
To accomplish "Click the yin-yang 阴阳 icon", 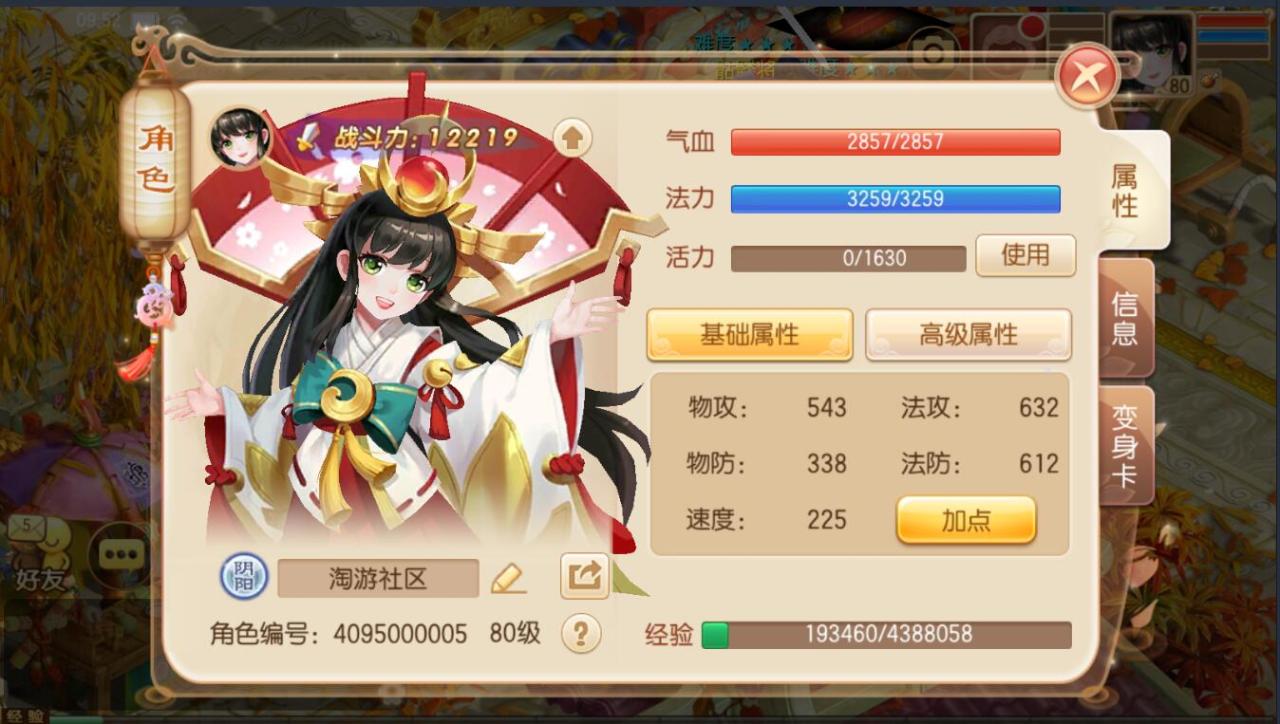I will click(x=244, y=577).
